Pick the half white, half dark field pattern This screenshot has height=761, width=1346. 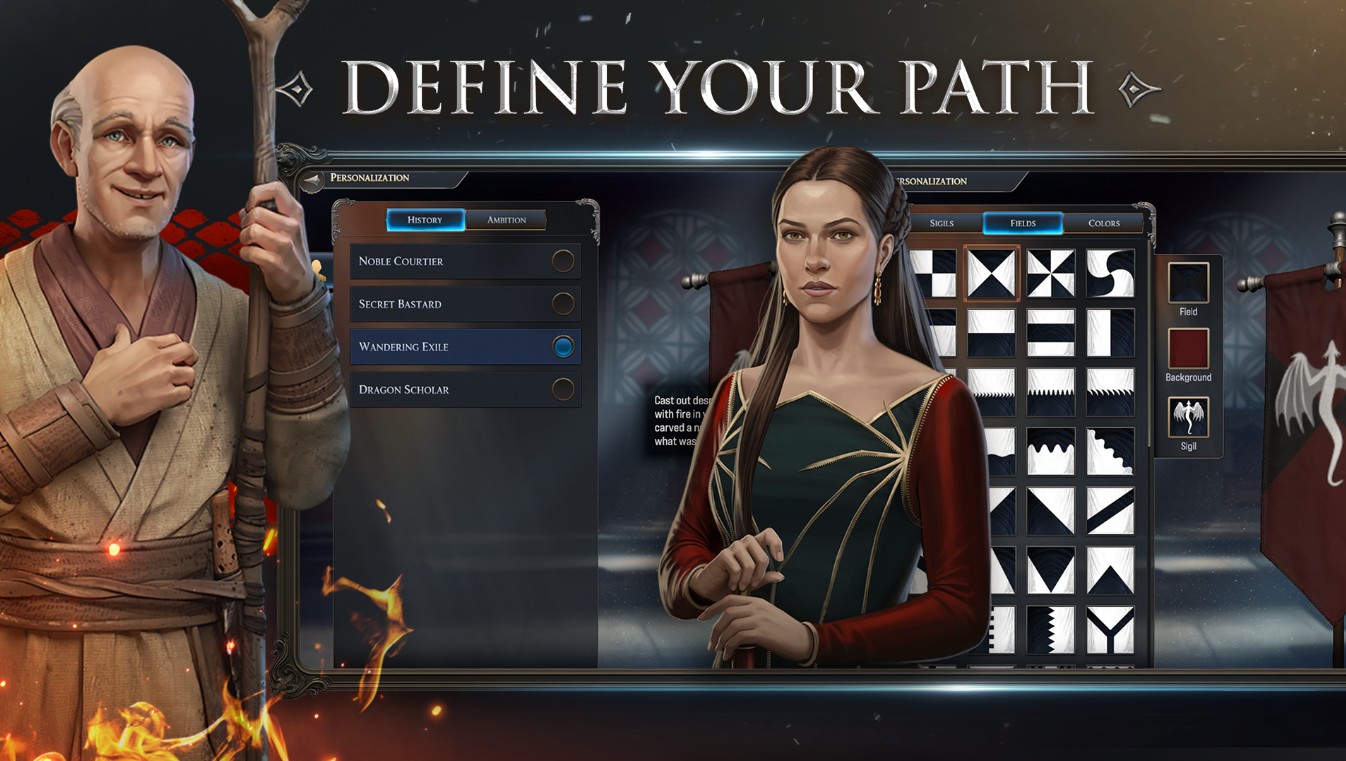992,332
